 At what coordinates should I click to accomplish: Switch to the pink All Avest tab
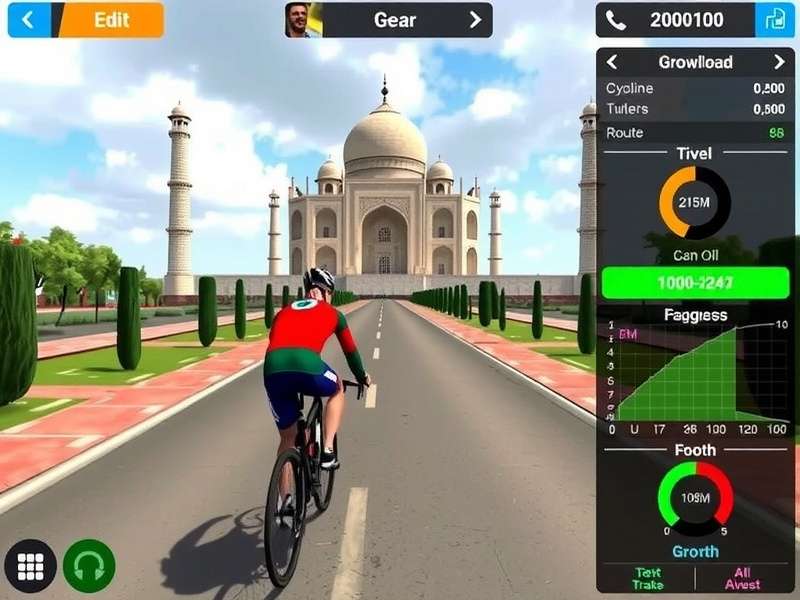(743, 578)
